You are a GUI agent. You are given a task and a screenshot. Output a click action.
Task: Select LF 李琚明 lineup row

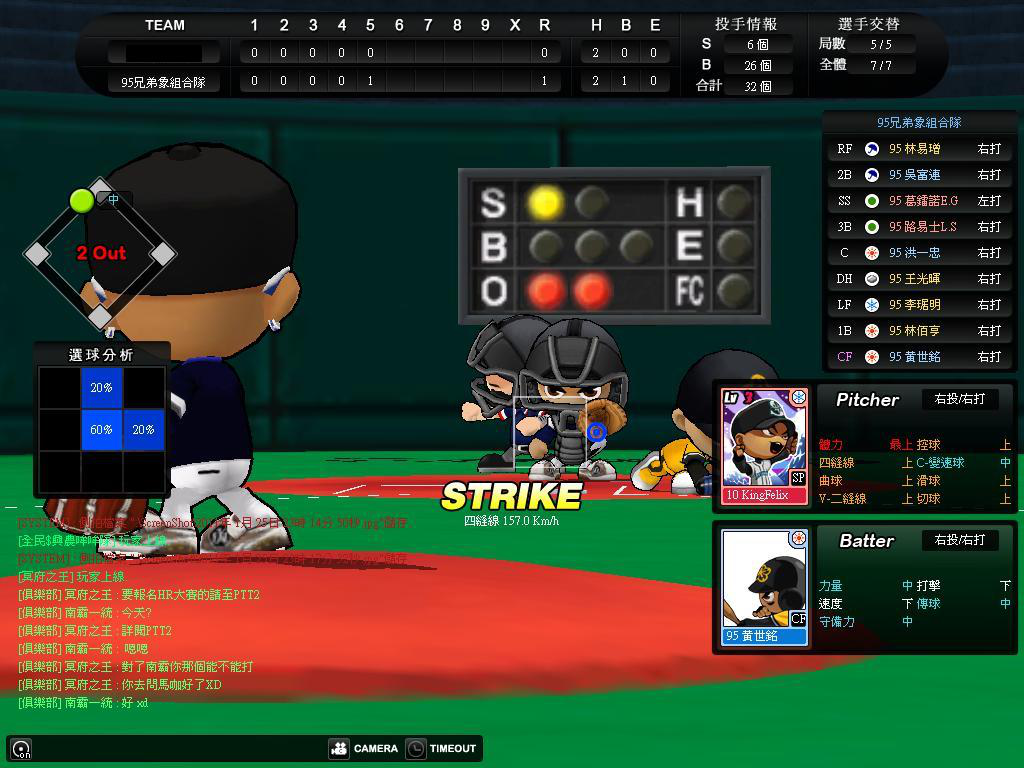point(918,305)
